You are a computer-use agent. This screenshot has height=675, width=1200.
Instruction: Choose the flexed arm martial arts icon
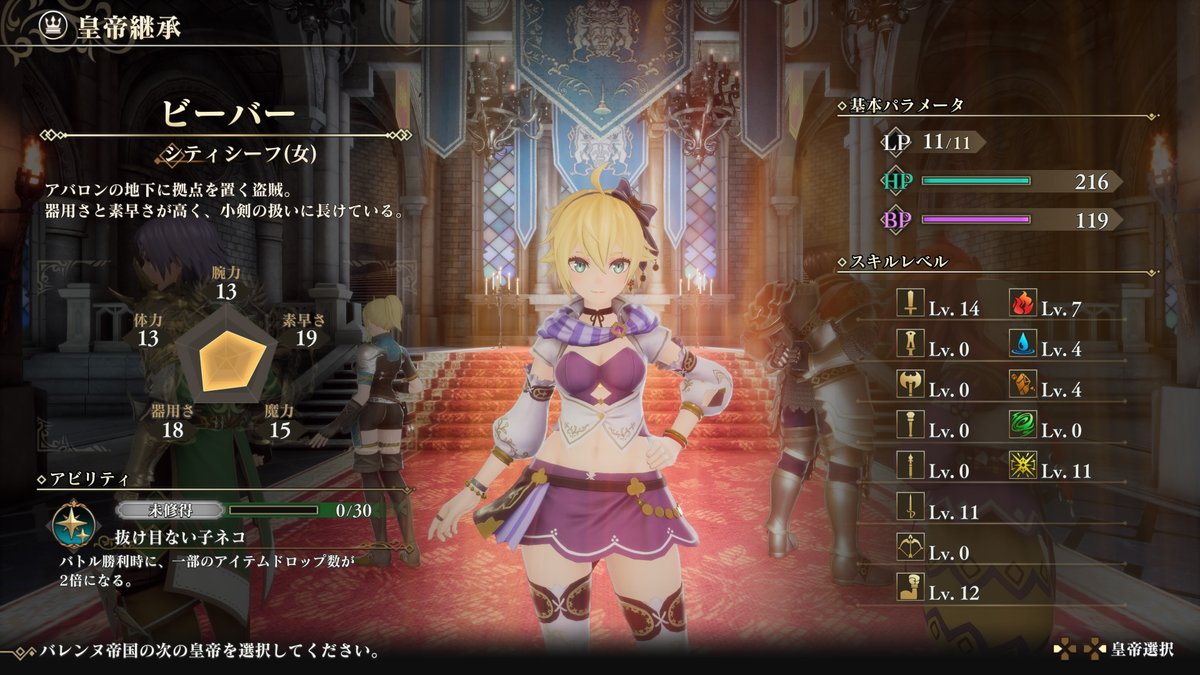(x=911, y=592)
